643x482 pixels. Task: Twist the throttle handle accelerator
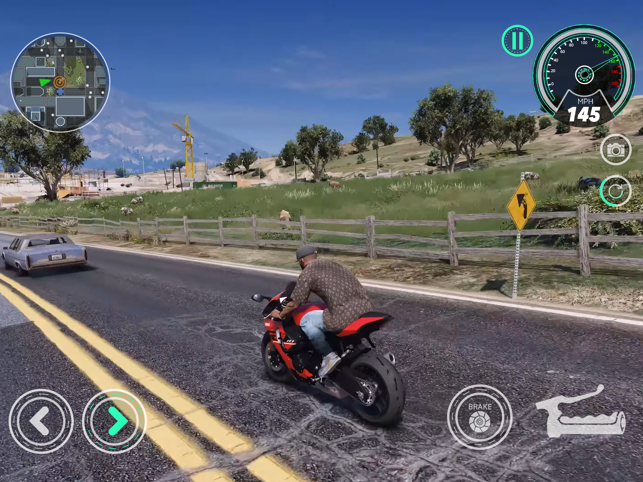point(581,413)
